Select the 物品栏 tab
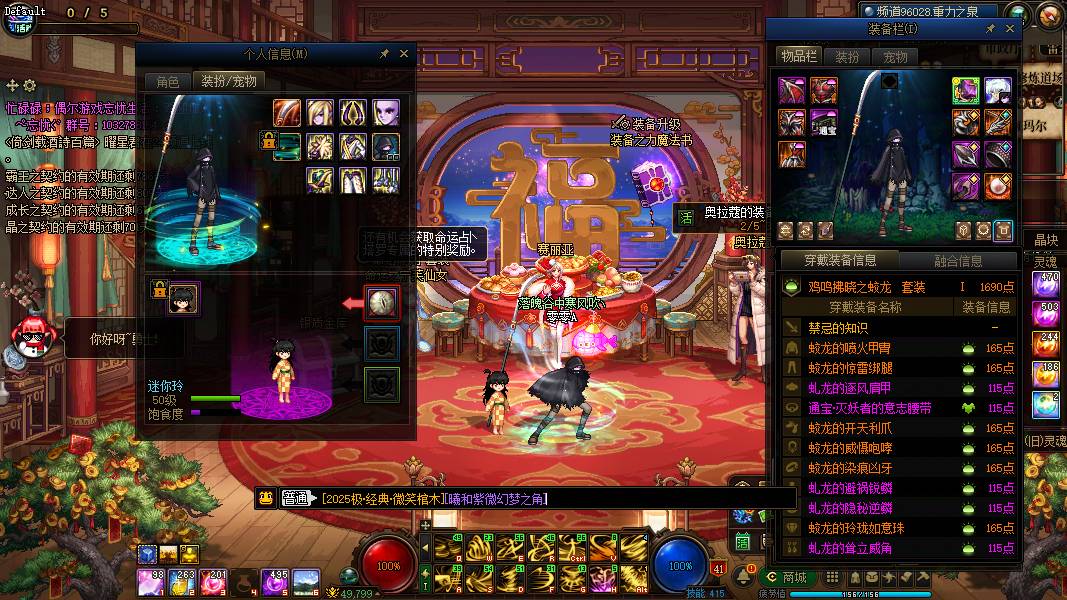 pos(798,57)
